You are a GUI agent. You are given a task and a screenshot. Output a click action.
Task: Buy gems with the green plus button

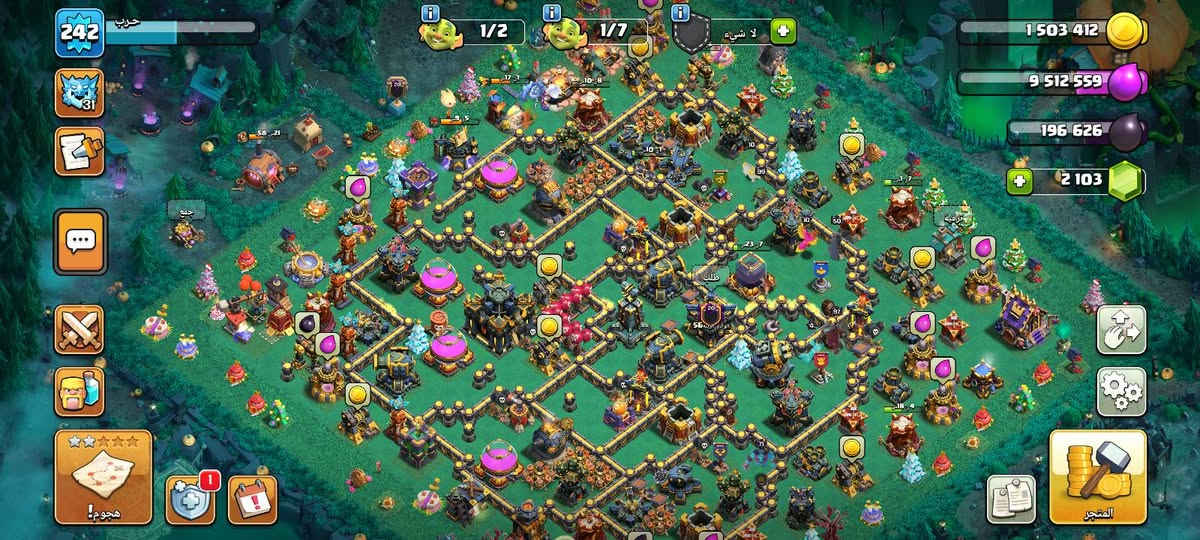[x=1020, y=181]
